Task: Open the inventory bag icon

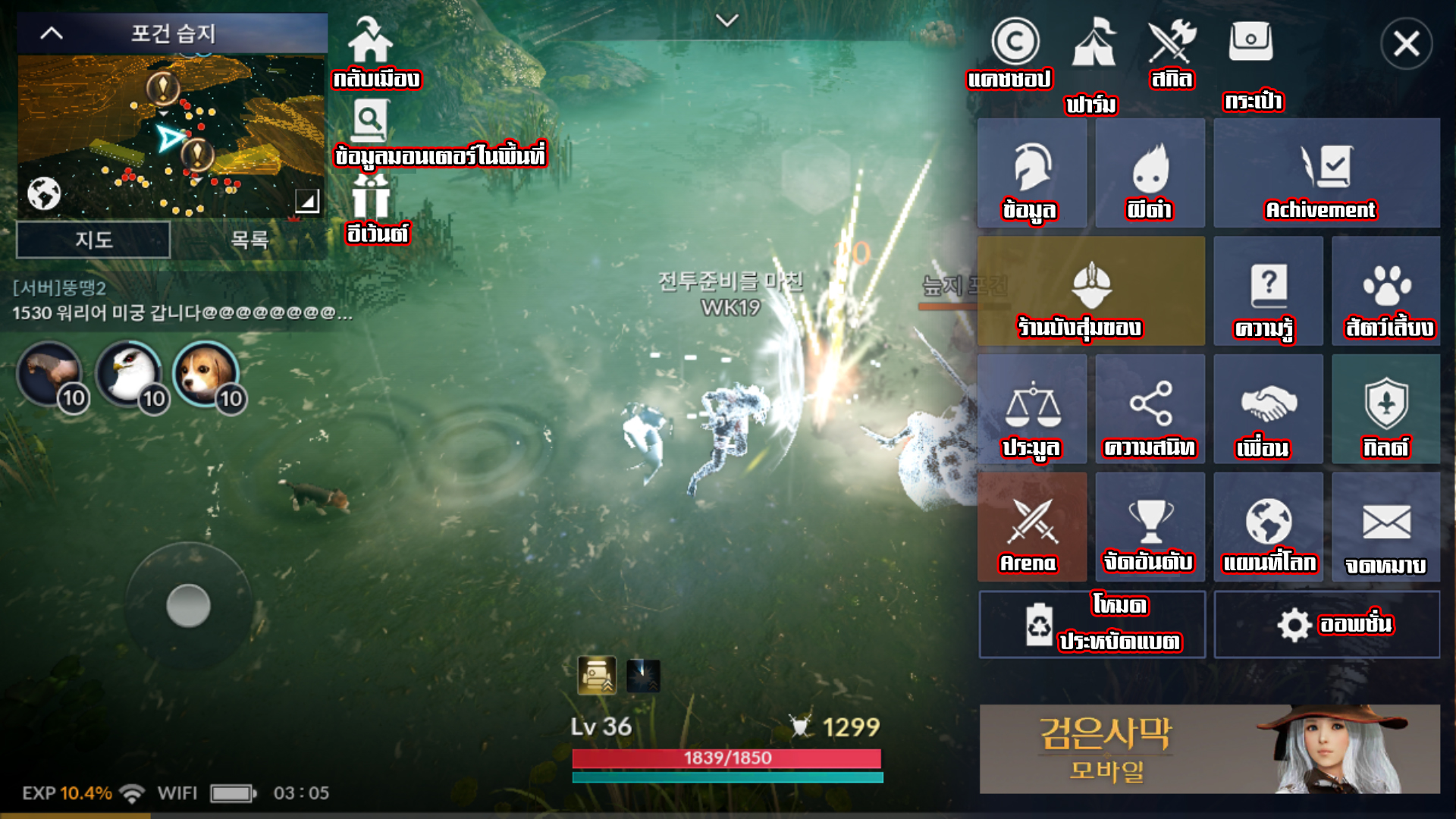Action: [x=1250, y=42]
